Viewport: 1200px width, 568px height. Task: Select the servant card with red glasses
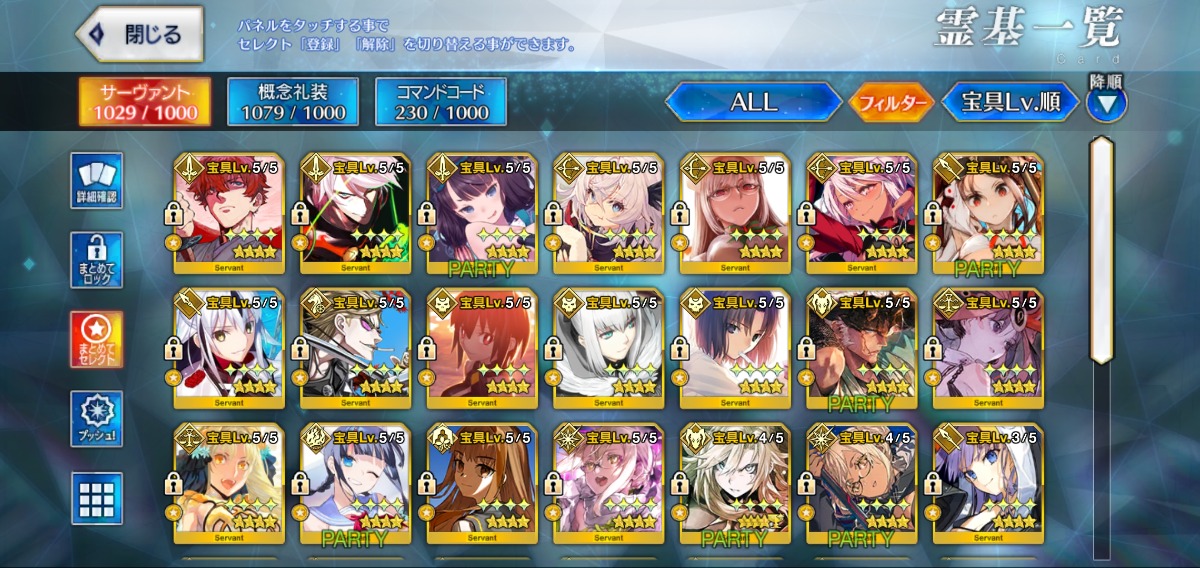735,212
